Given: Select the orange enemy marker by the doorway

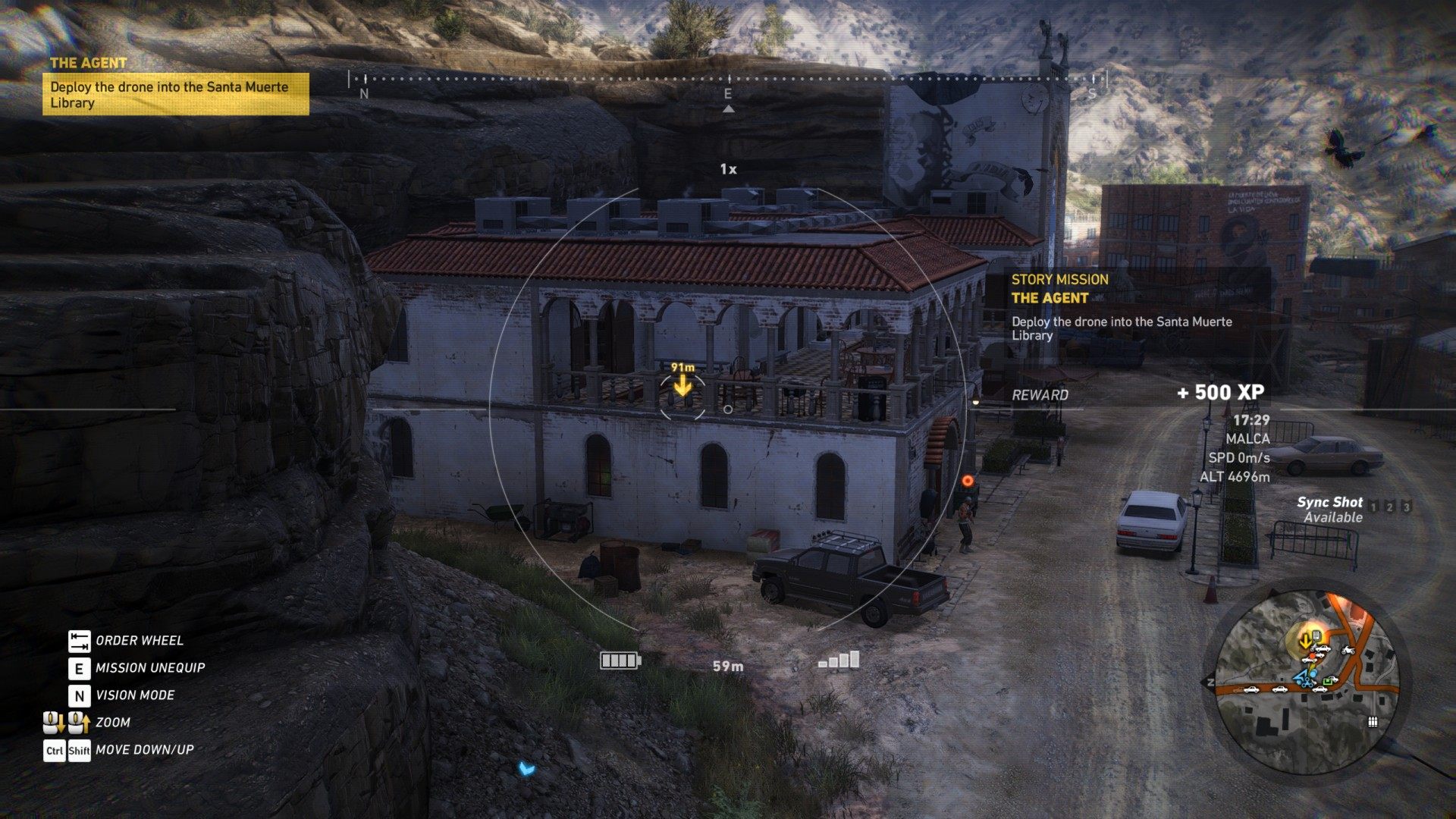Looking at the screenshot, I should pyautogui.click(x=968, y=480).
